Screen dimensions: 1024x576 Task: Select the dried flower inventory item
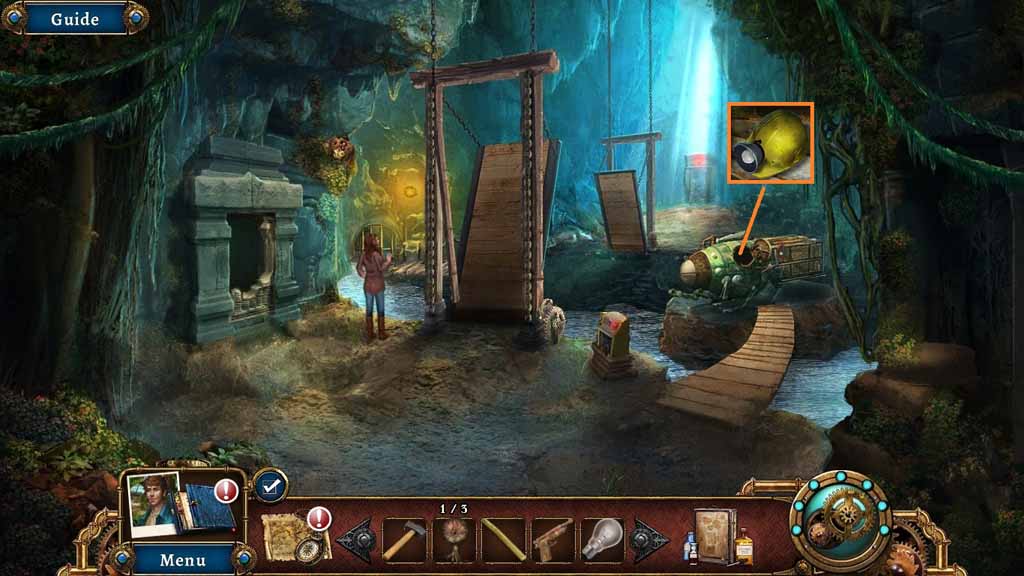454,540
